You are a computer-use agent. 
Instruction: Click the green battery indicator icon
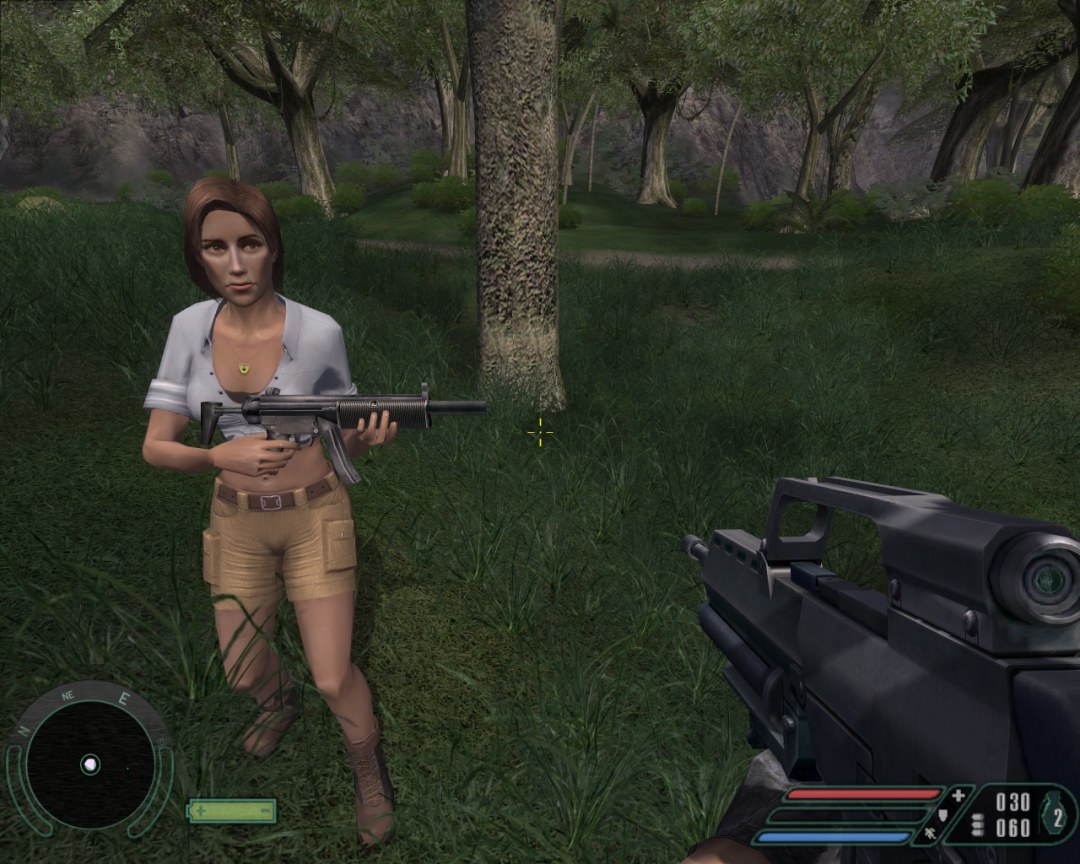point(232,810)
